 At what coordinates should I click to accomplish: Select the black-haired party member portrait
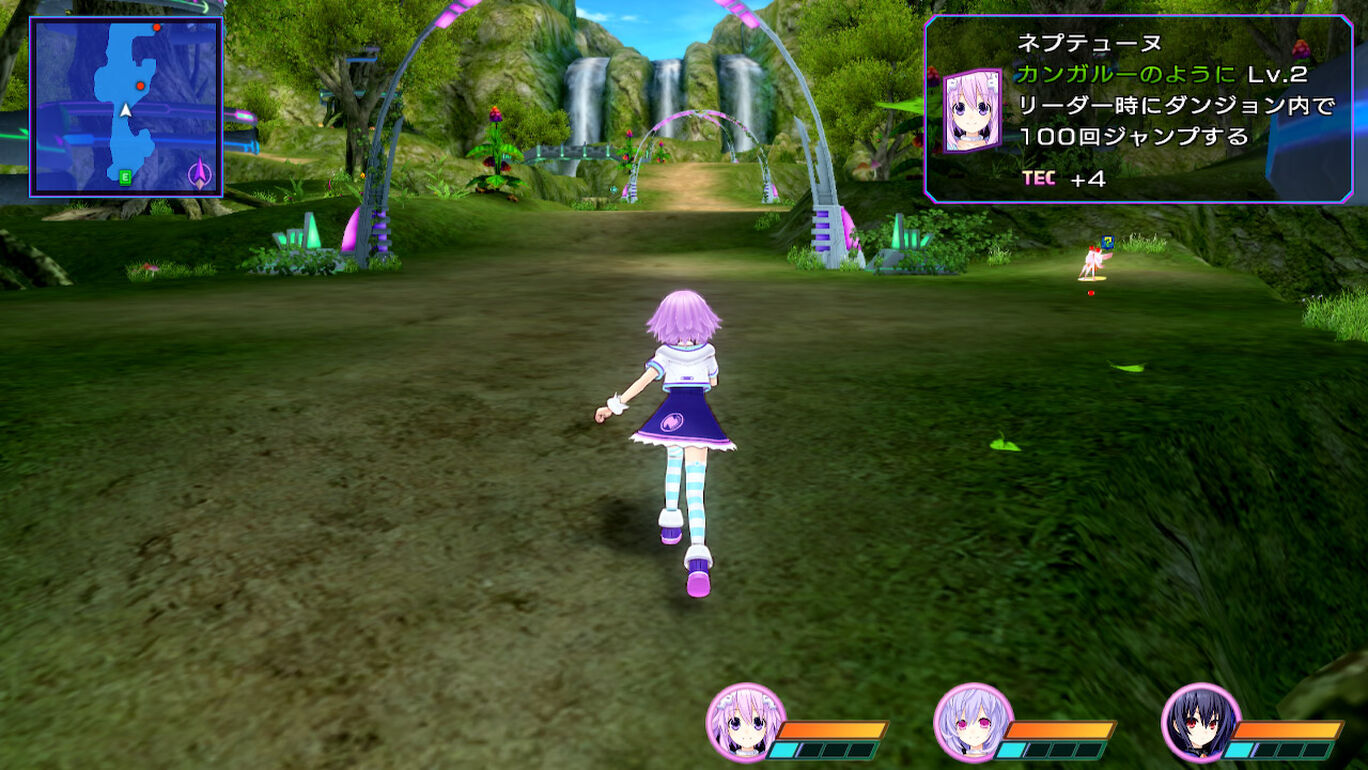click(1201, 723)
